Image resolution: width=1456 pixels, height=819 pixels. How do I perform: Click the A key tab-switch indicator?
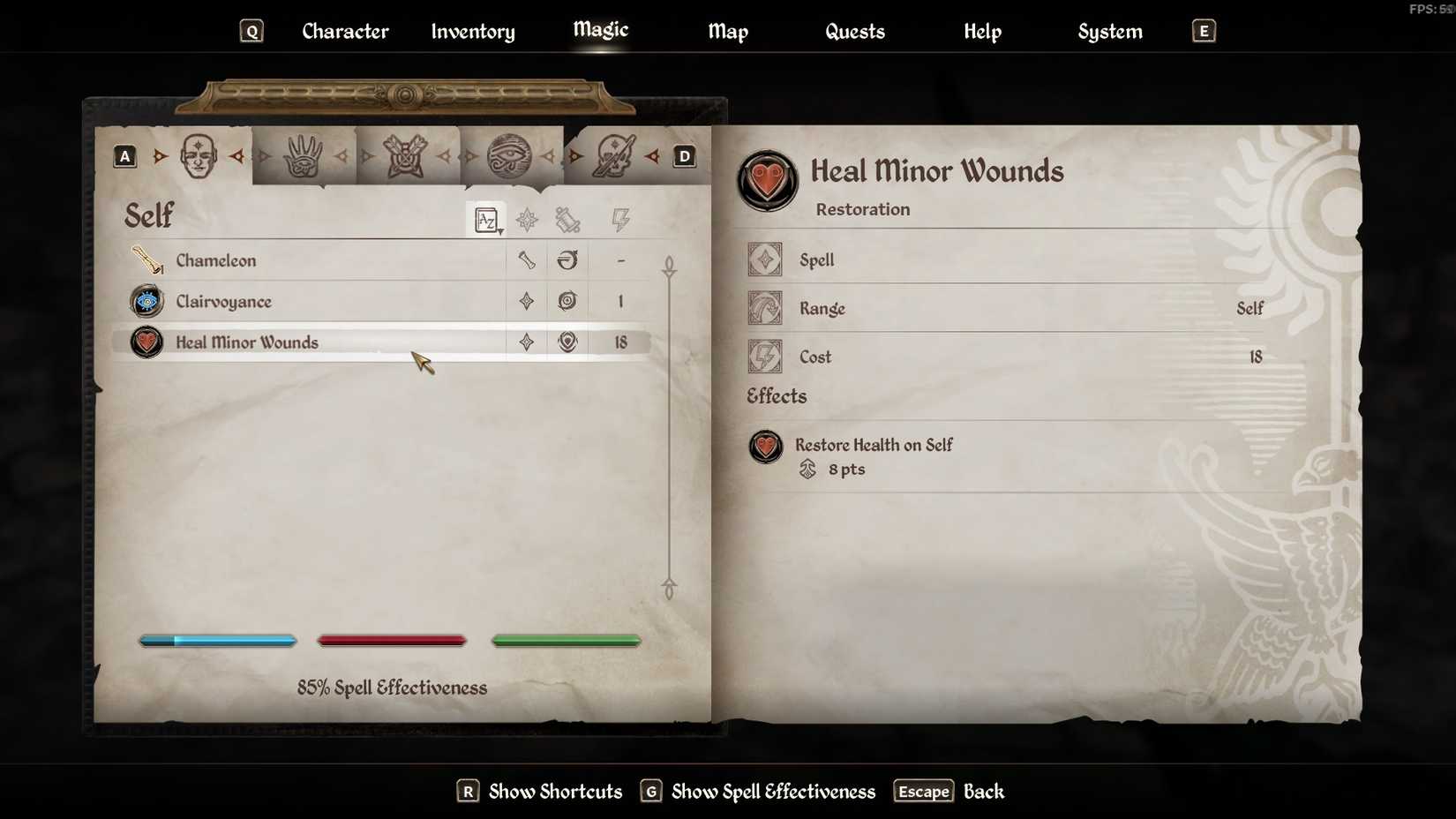click(124, 156)
